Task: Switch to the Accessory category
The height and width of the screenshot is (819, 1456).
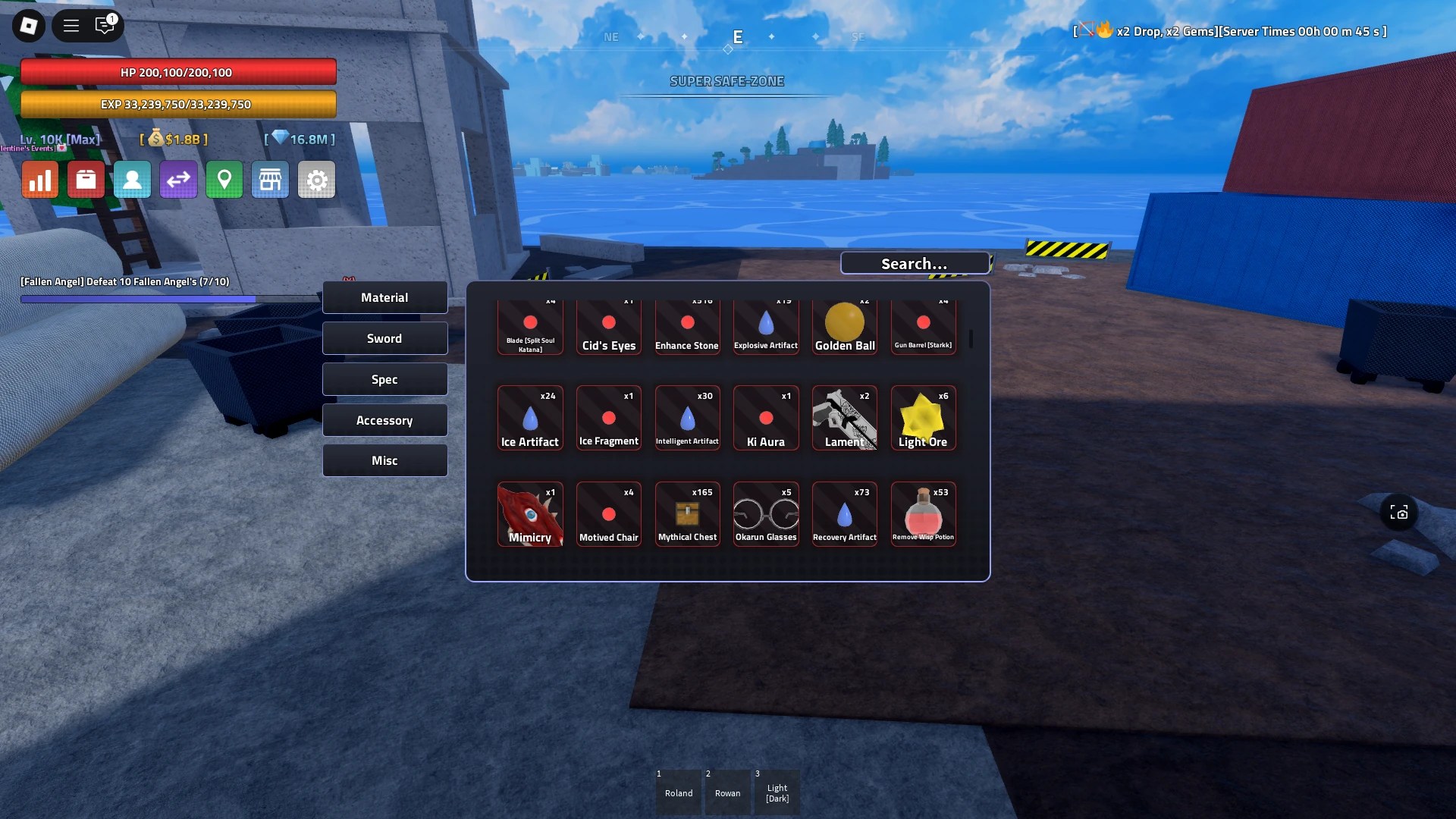Action: tap(384, 419)
